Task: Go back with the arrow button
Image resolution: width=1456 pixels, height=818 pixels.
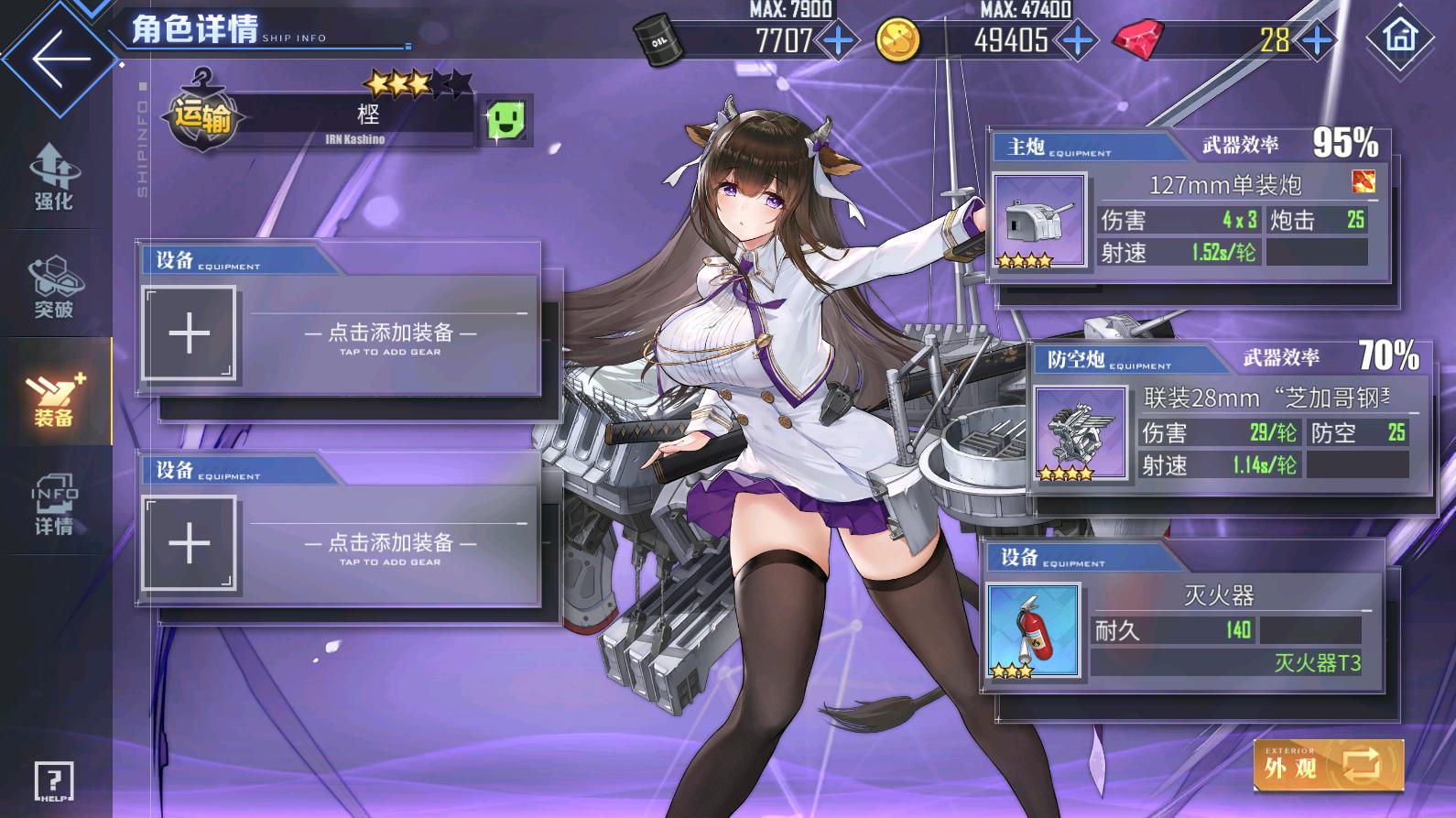Action: tap(60, 59)
